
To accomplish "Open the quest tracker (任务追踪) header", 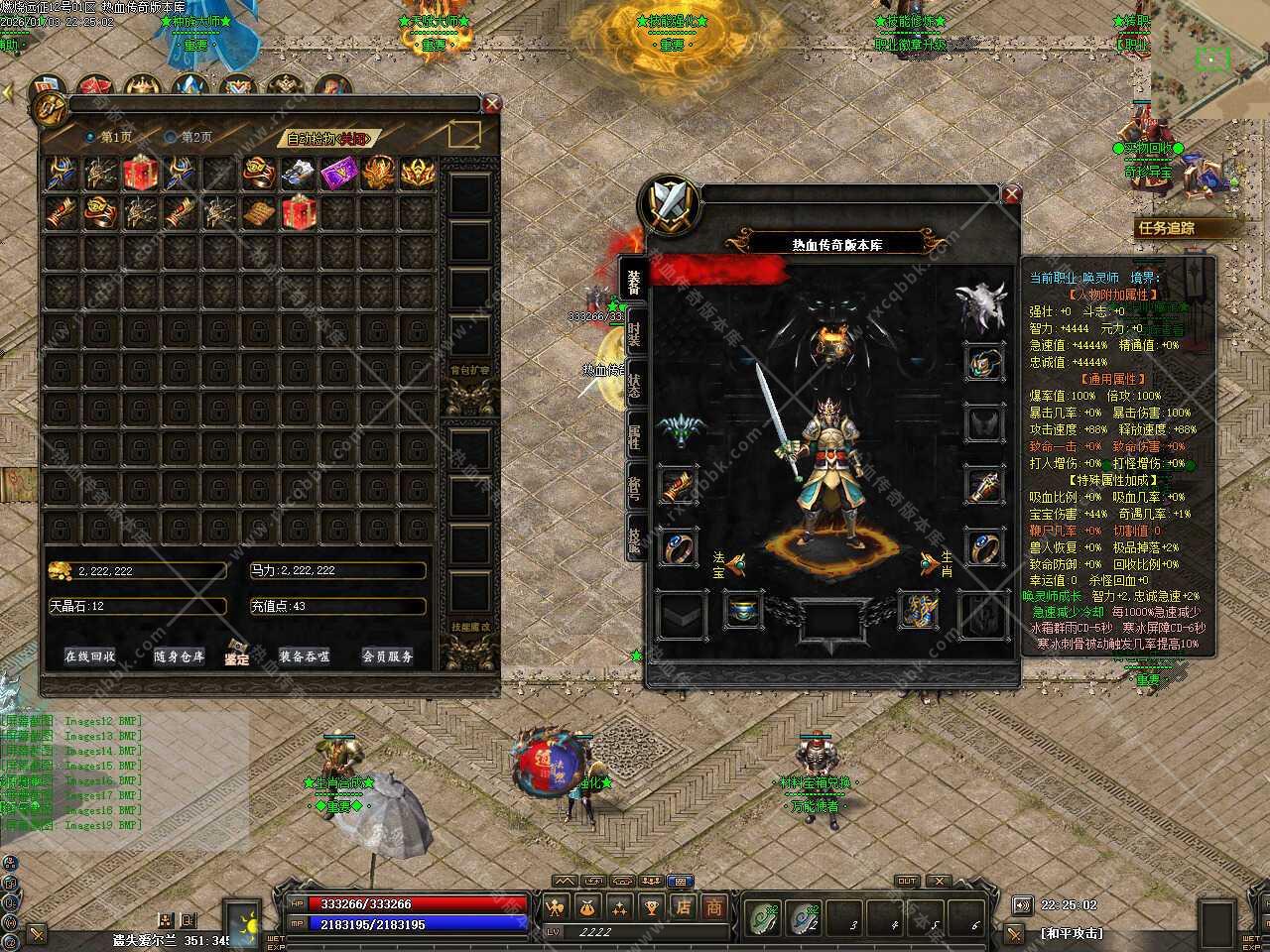I will (x=1173, y=228).
